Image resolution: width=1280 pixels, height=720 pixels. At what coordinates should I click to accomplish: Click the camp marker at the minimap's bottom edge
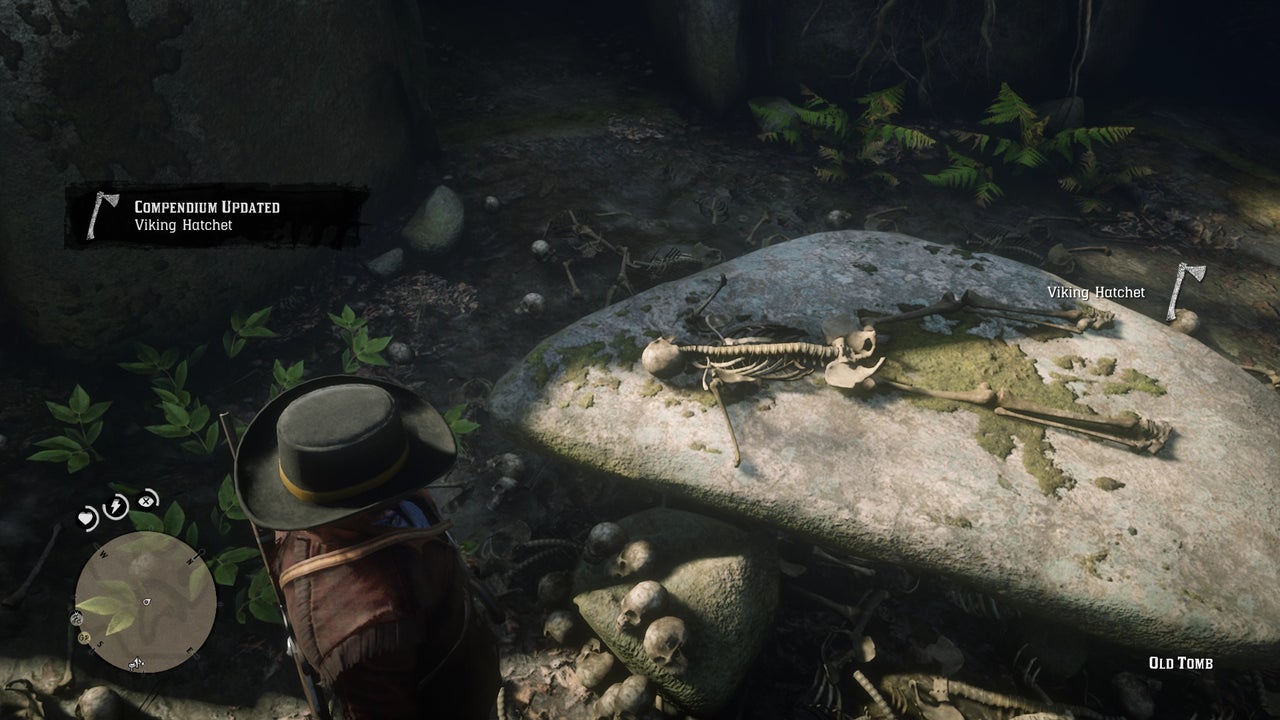(x=135, y=663)
